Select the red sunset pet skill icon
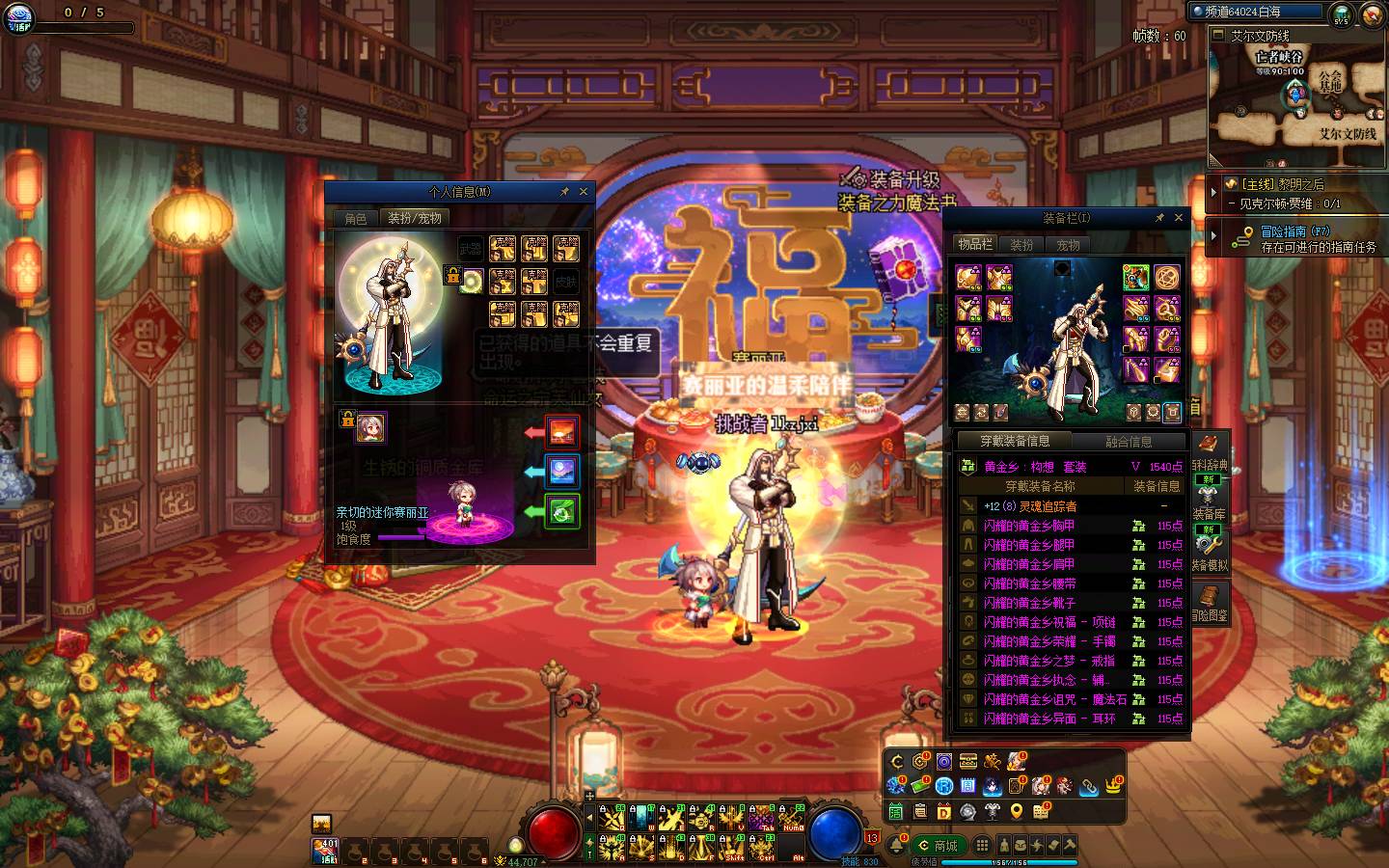Screen dimensions: 1389x868 [562, 431]
